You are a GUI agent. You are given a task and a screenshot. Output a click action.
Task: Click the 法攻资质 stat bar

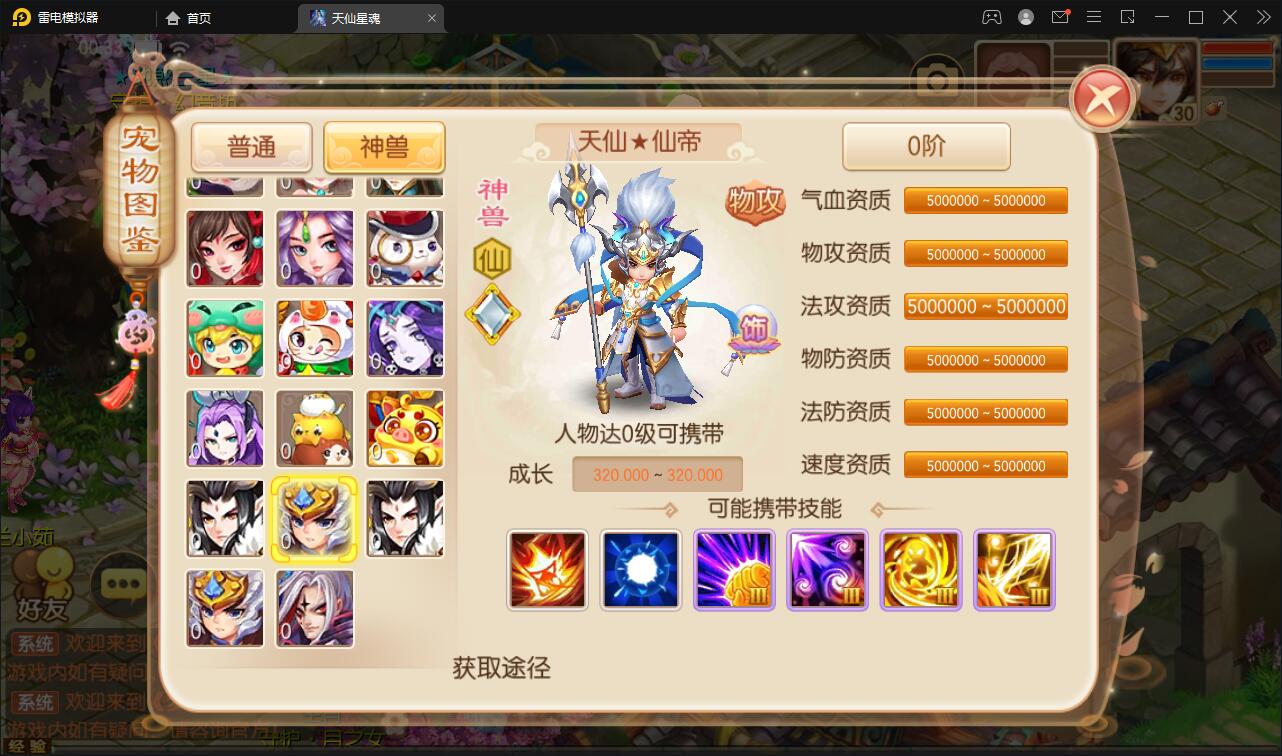click(985, 306)
